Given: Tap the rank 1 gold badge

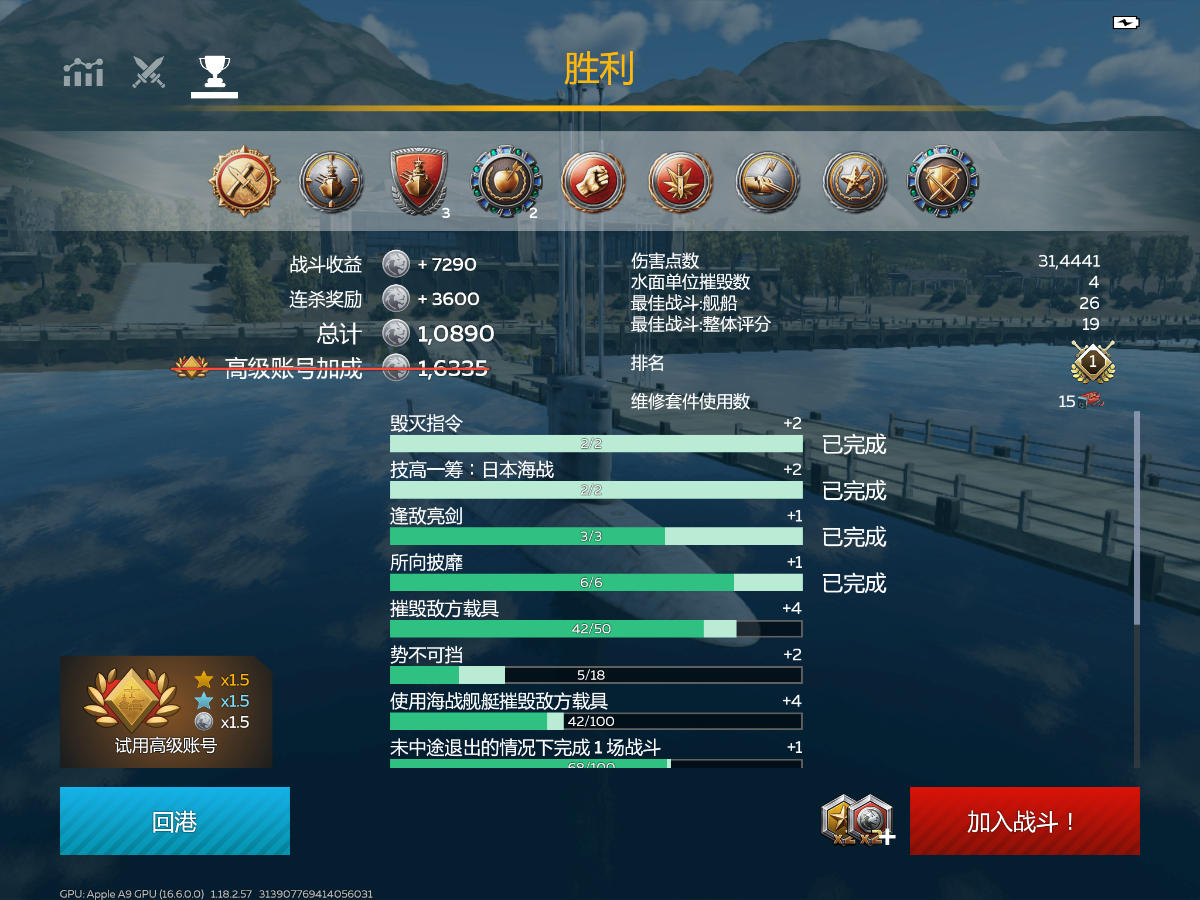Looking at the screenshot, I should point(1092,362).
